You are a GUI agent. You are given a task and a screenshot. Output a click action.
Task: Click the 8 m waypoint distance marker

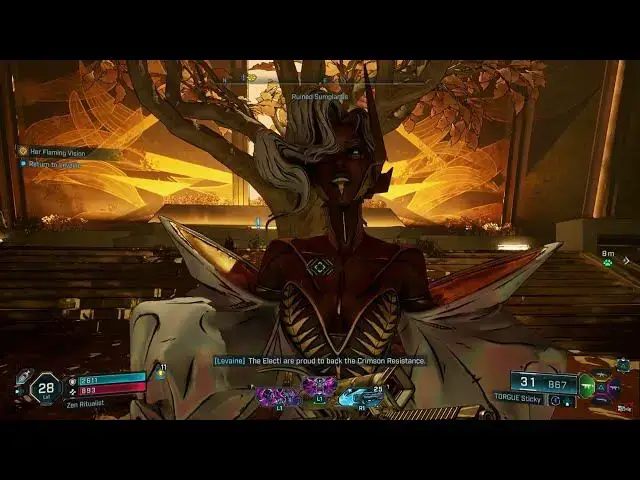coord(608,255)
